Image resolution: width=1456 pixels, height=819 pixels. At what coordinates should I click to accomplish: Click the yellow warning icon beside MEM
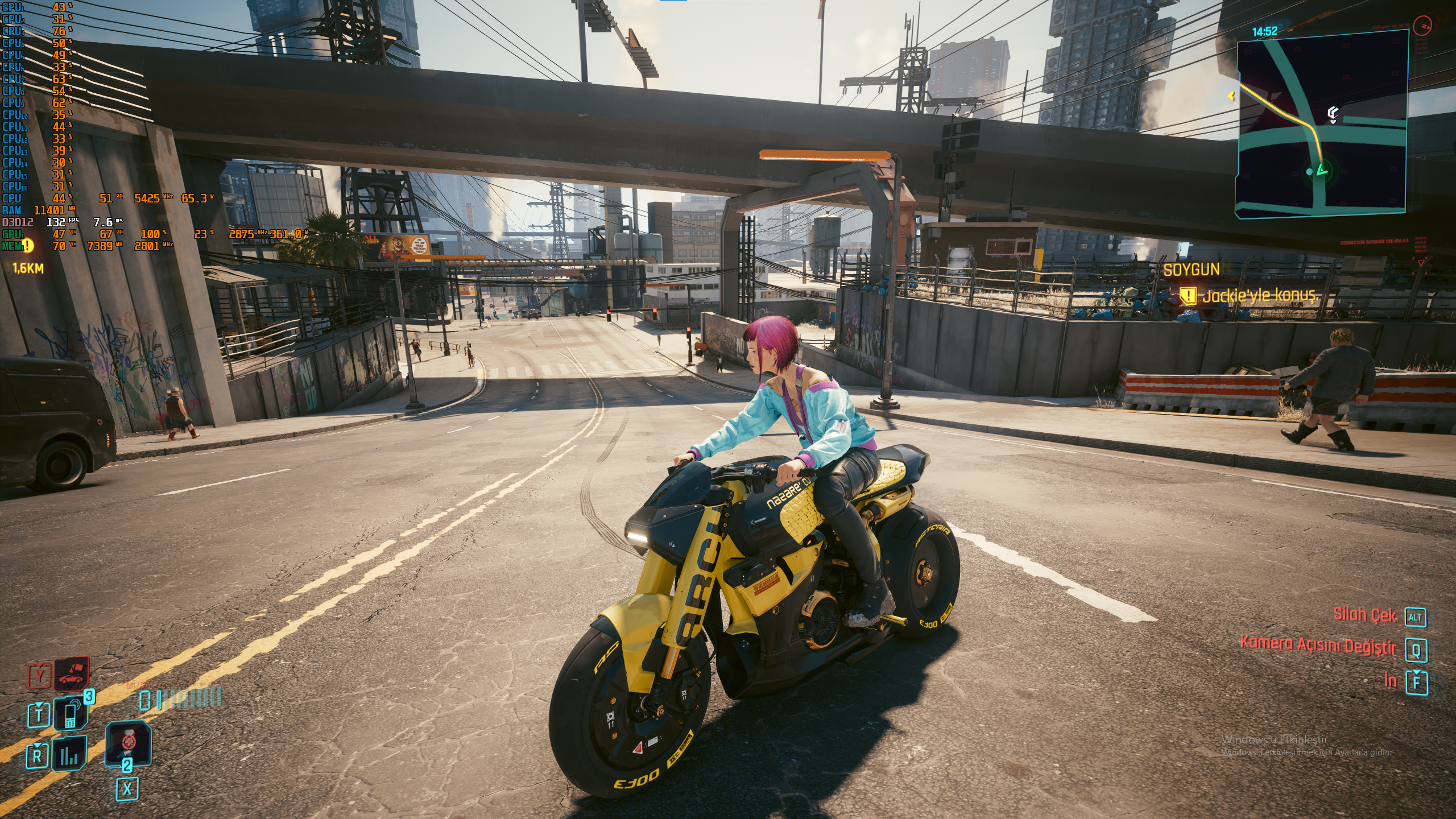(27, 246)
